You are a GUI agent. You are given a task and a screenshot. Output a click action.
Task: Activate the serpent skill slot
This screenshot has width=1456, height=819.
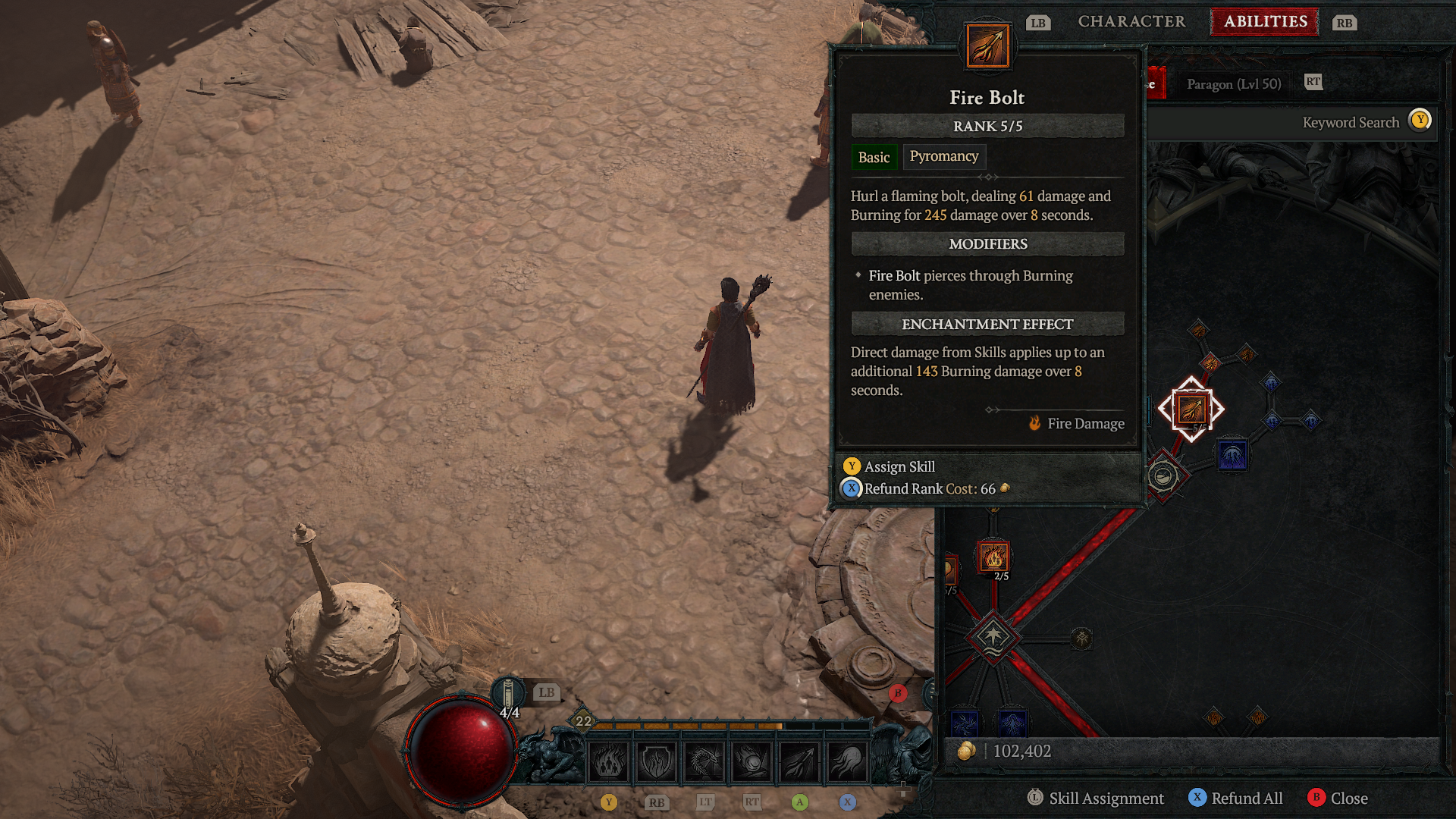pyautogui.click(x=704, y=761)
